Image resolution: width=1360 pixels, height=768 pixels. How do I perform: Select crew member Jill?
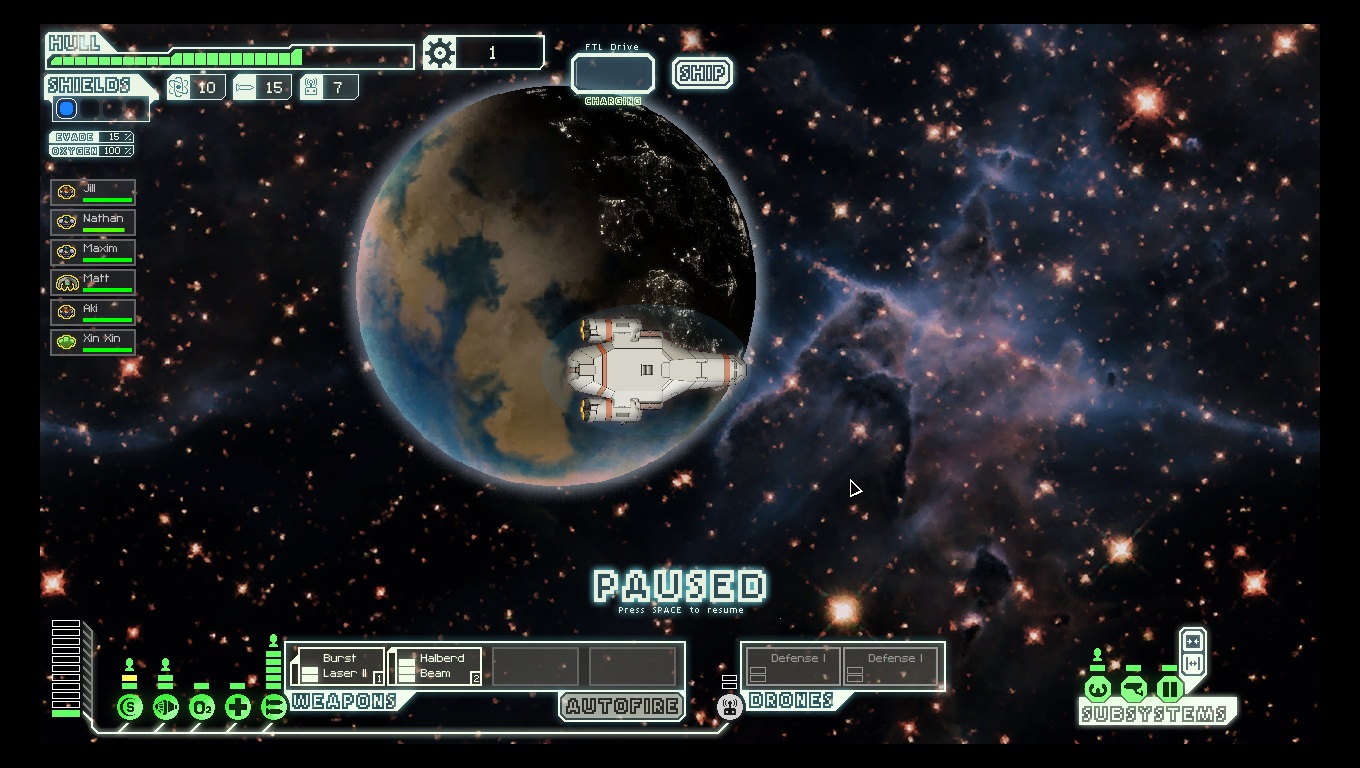[93, 192]
